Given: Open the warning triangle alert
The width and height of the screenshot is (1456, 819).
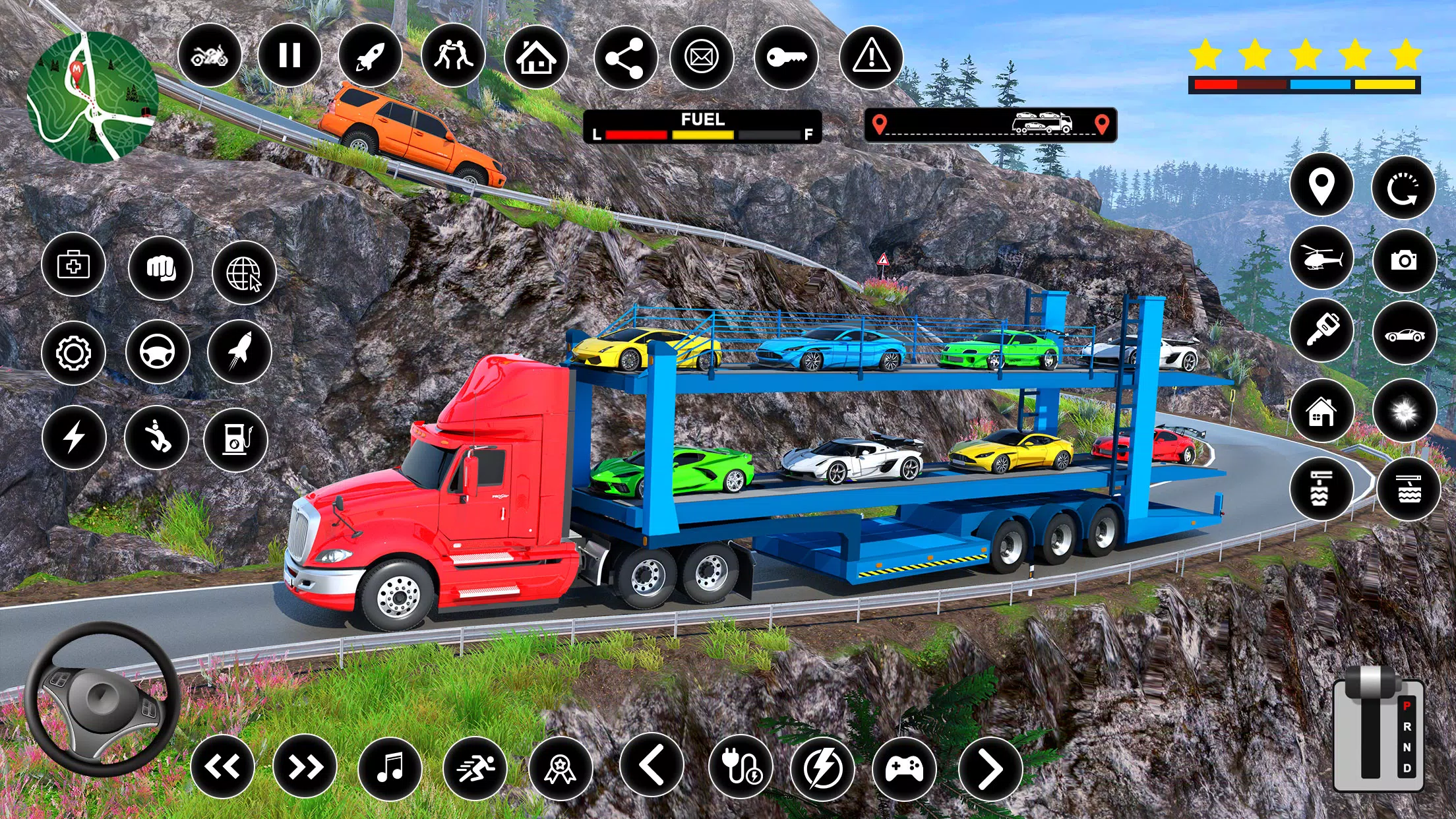Looking at the screenshot, I should pyautogui.click(x=871, y=57).
